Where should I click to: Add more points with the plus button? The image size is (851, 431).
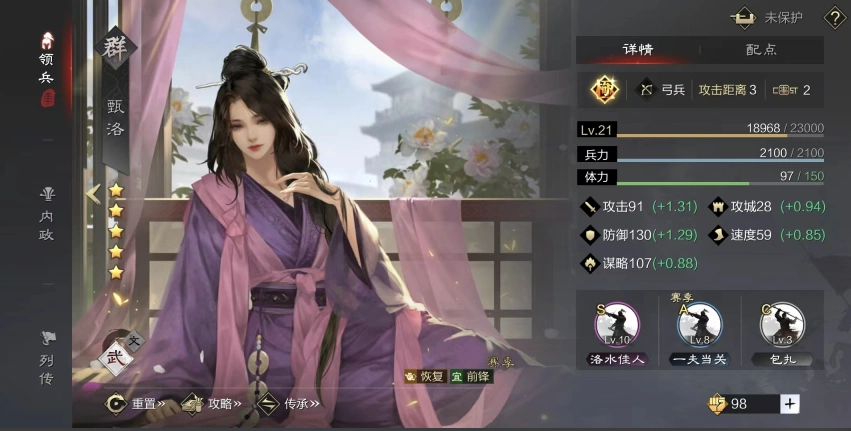790,403
